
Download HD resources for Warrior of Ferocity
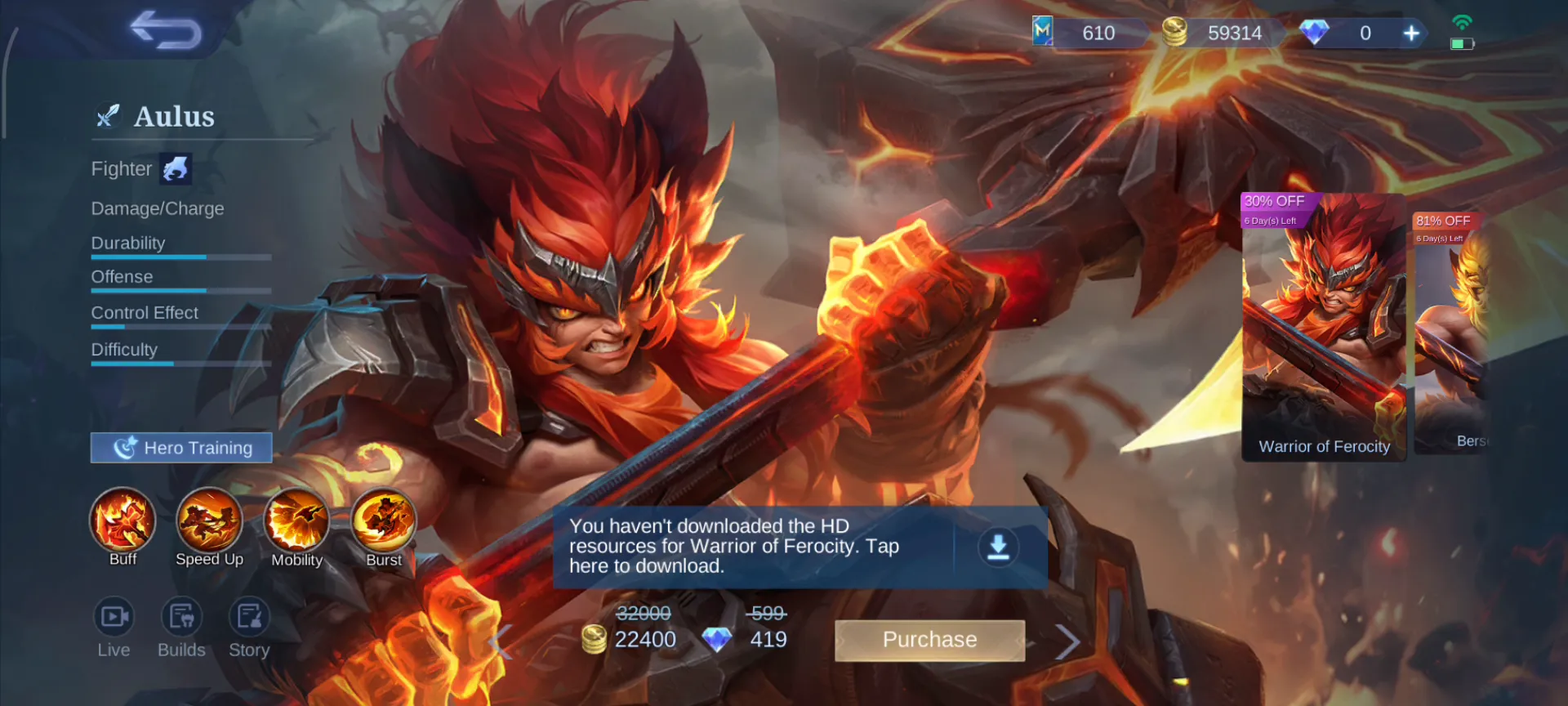coord(998,547)
